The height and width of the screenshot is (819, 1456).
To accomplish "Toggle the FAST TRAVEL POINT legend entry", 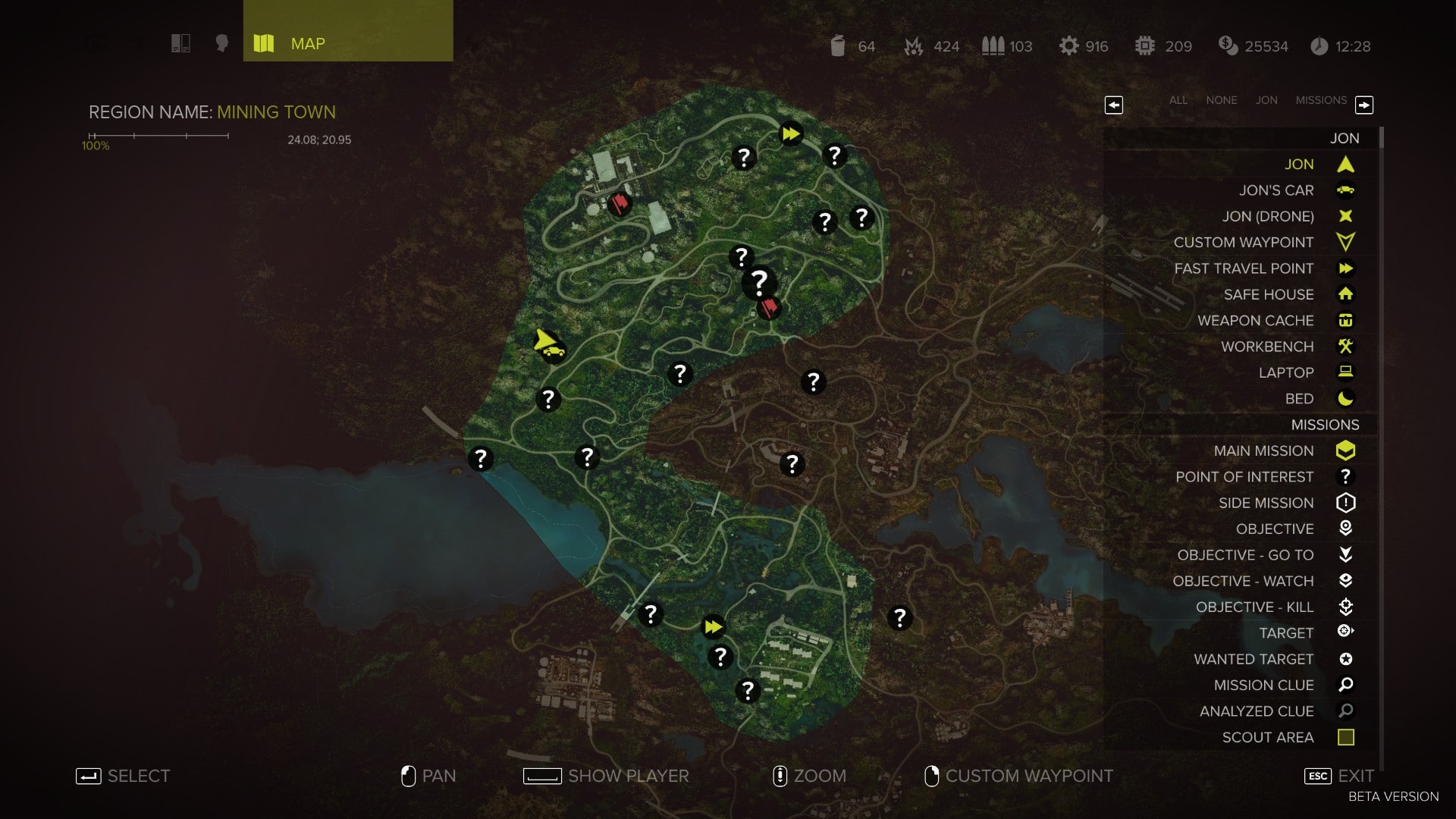I will click(x=1244, y=268).
